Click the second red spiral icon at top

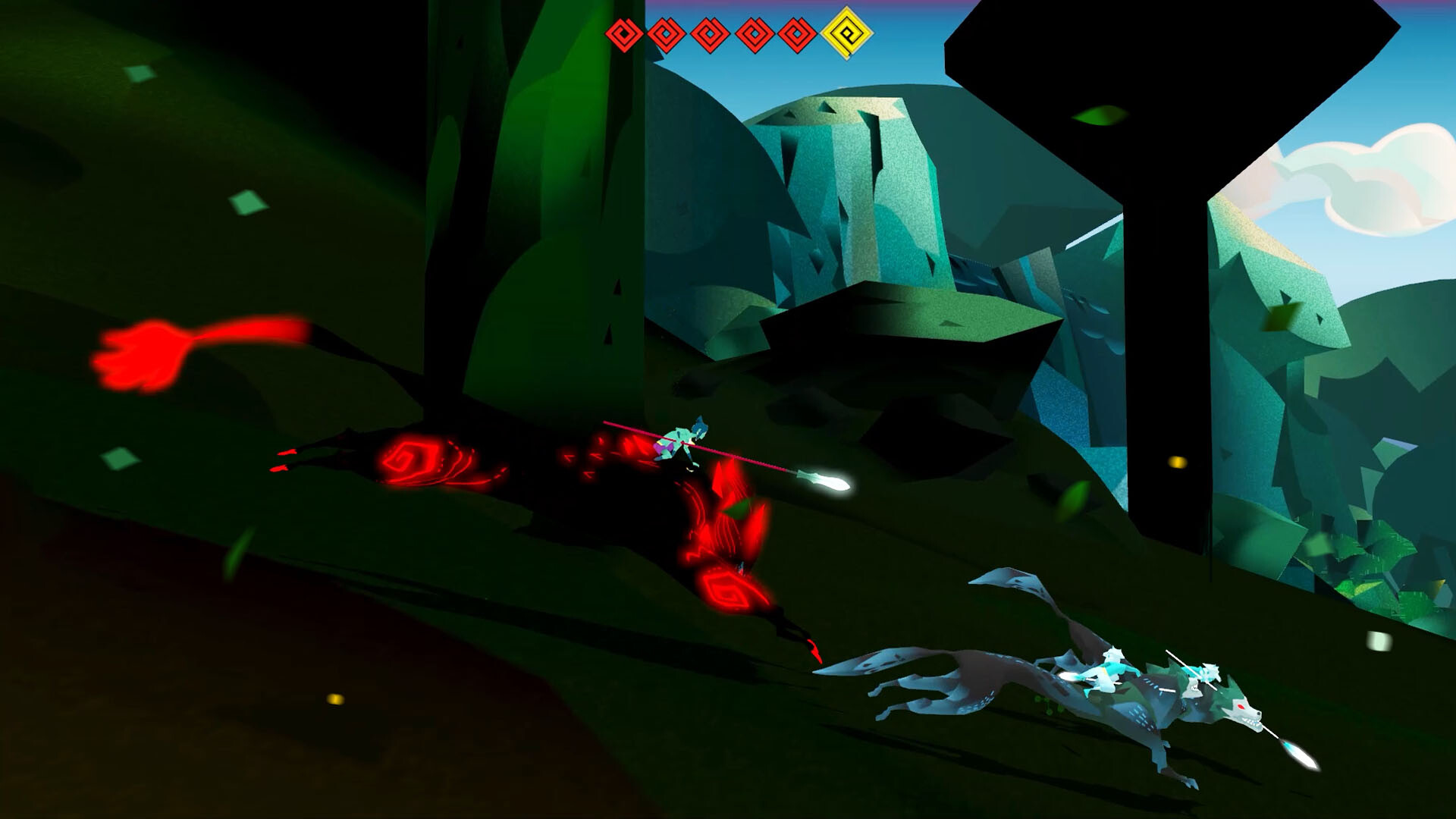click(668, 33)
